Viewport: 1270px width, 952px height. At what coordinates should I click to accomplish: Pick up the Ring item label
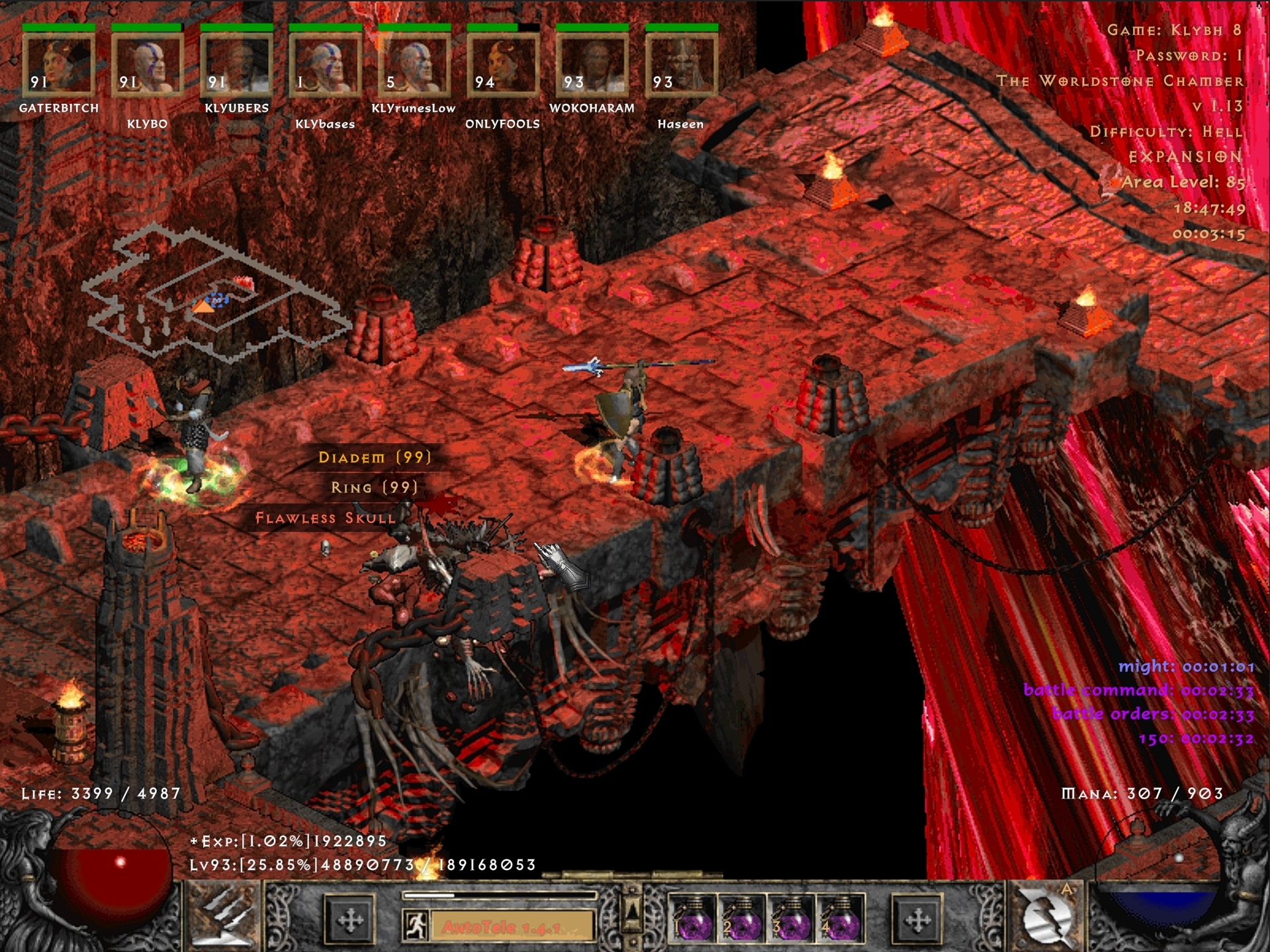click(375, 488)
